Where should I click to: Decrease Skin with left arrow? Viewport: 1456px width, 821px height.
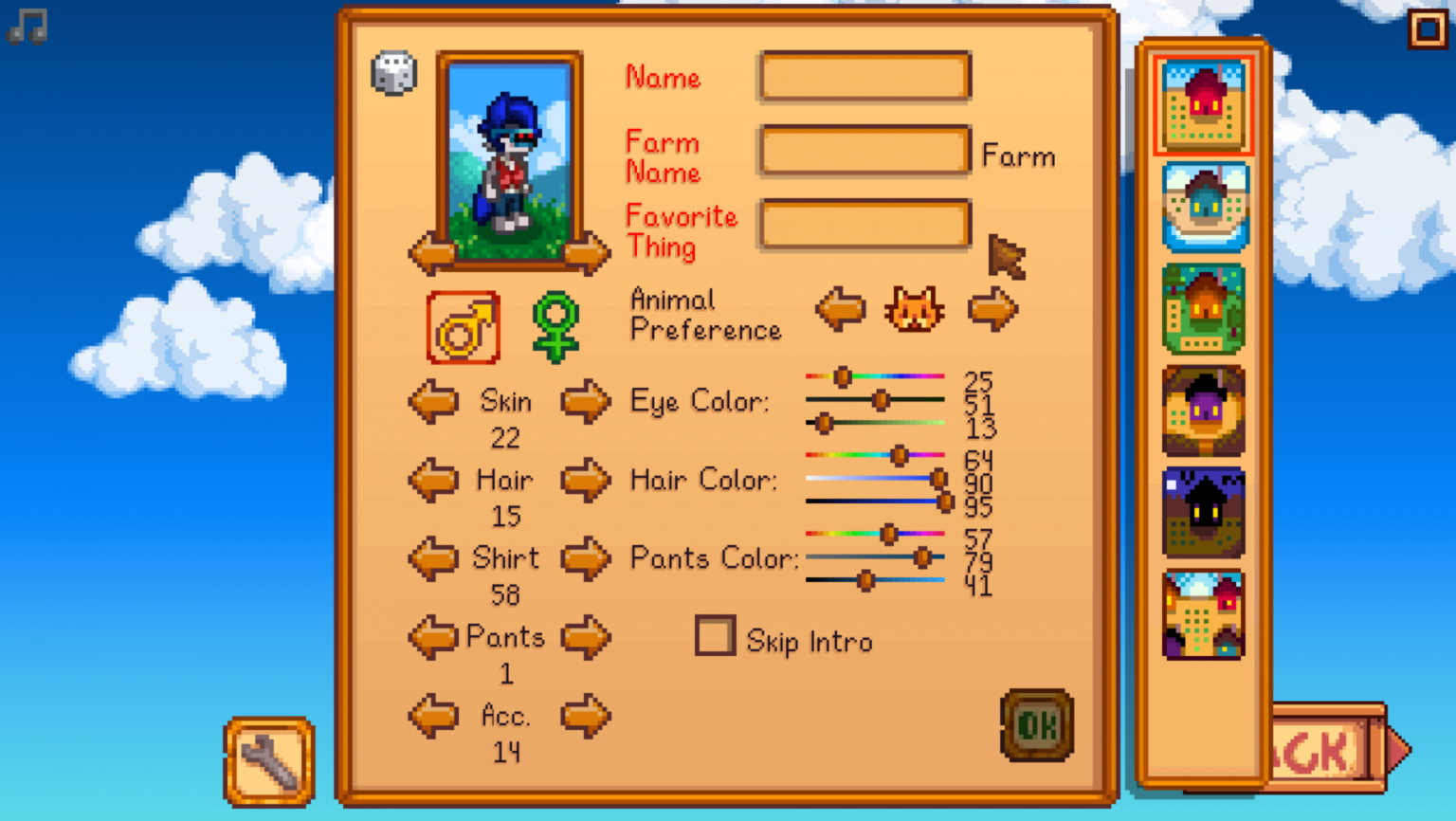pos(434,401)
